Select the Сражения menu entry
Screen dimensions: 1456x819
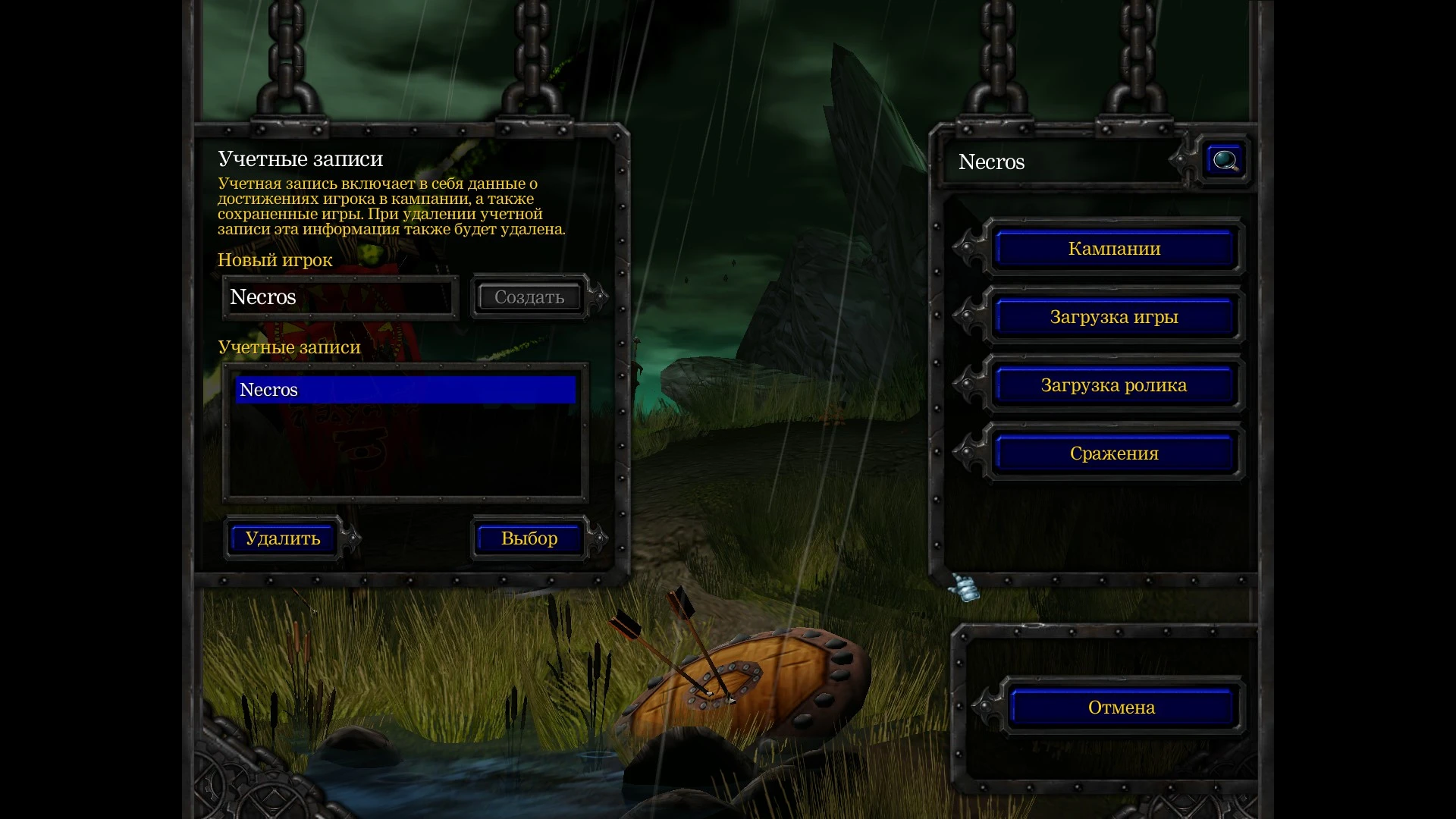(x=1114, y=453)
